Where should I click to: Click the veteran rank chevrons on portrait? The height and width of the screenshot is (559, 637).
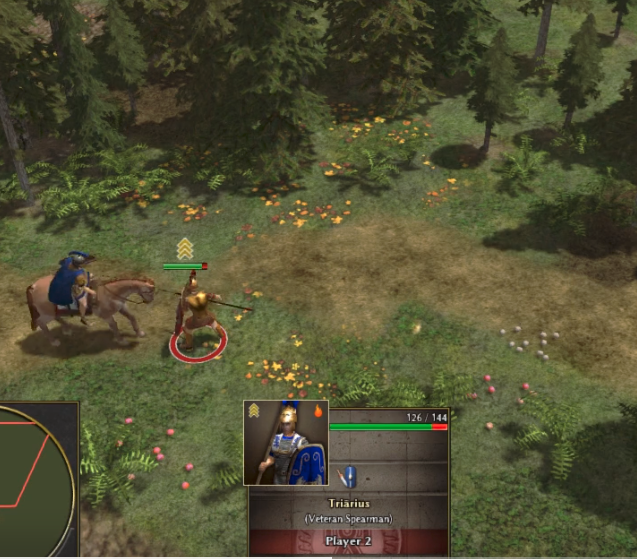click(x=255, y=410)
